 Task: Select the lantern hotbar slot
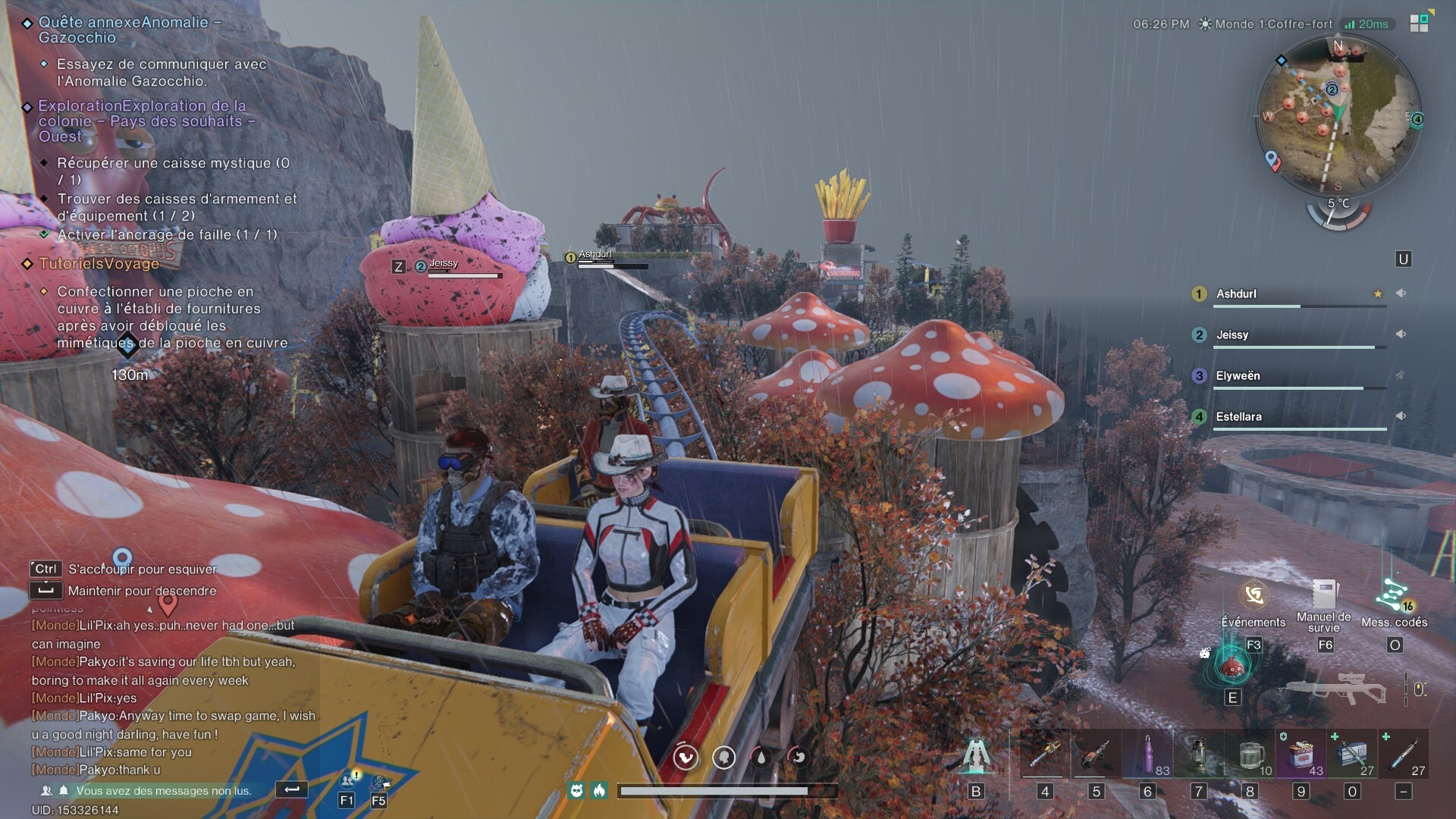tap(1199, 754)
